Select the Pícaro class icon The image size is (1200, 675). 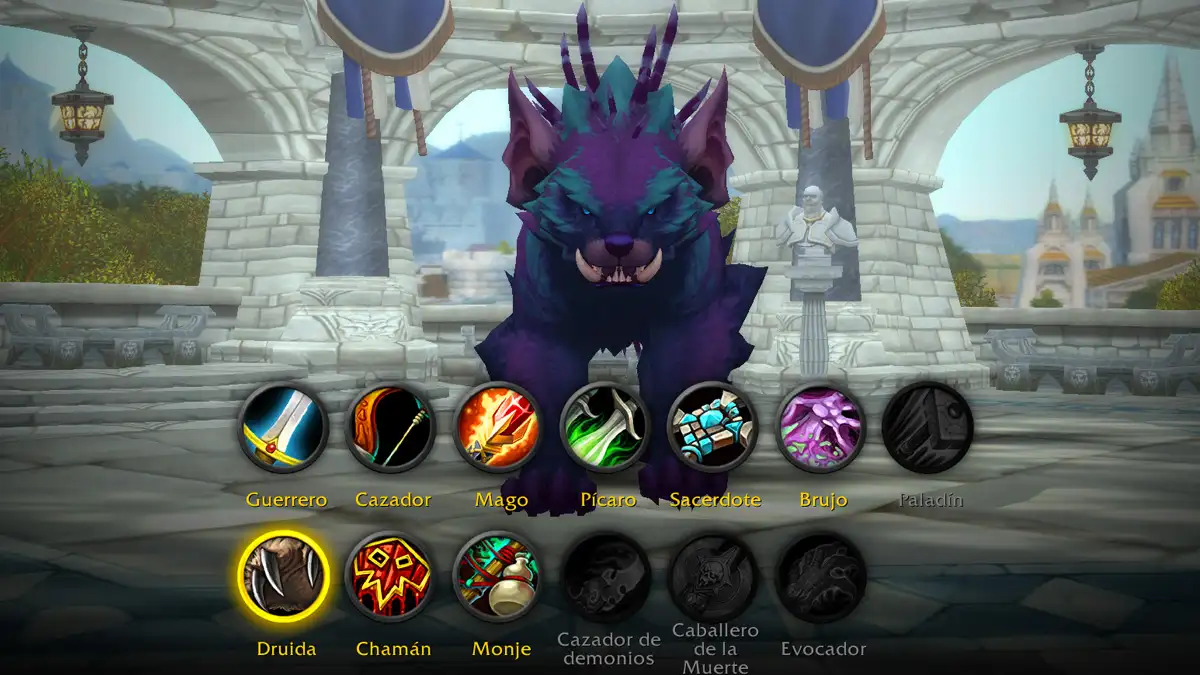[x=605, y=428]
